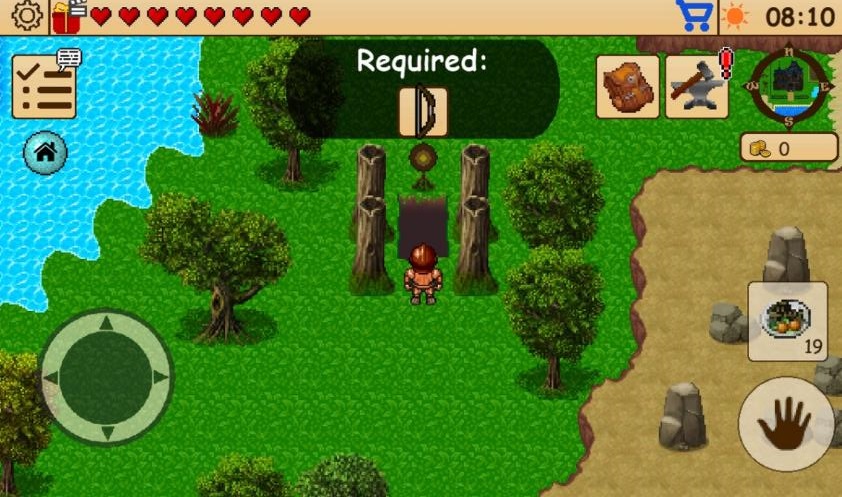Use the food bowl quick slot
Viewport: 842px width, 497px height.
(787, 321)
